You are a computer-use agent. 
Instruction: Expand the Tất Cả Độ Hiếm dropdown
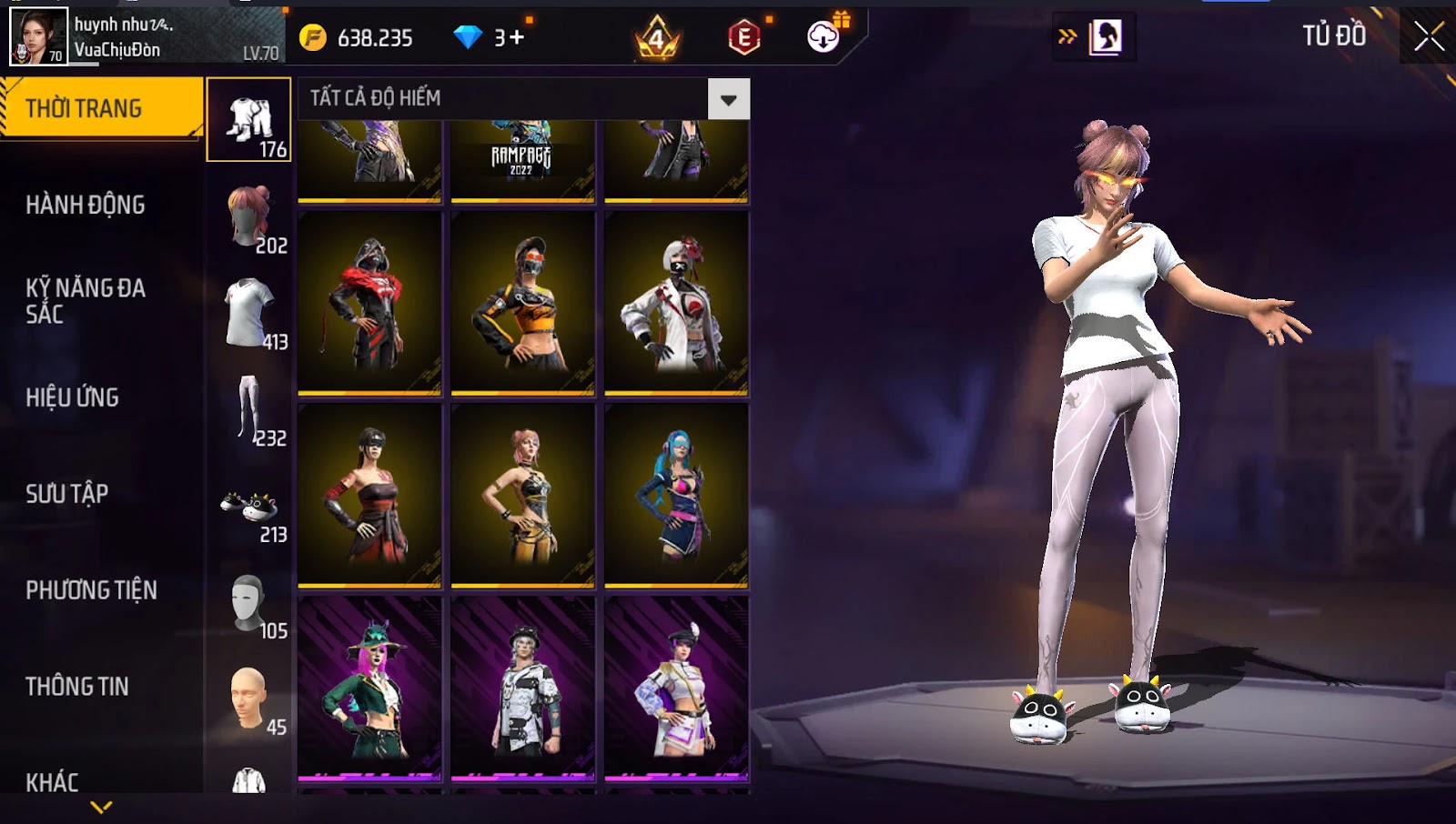pos(728,99)
